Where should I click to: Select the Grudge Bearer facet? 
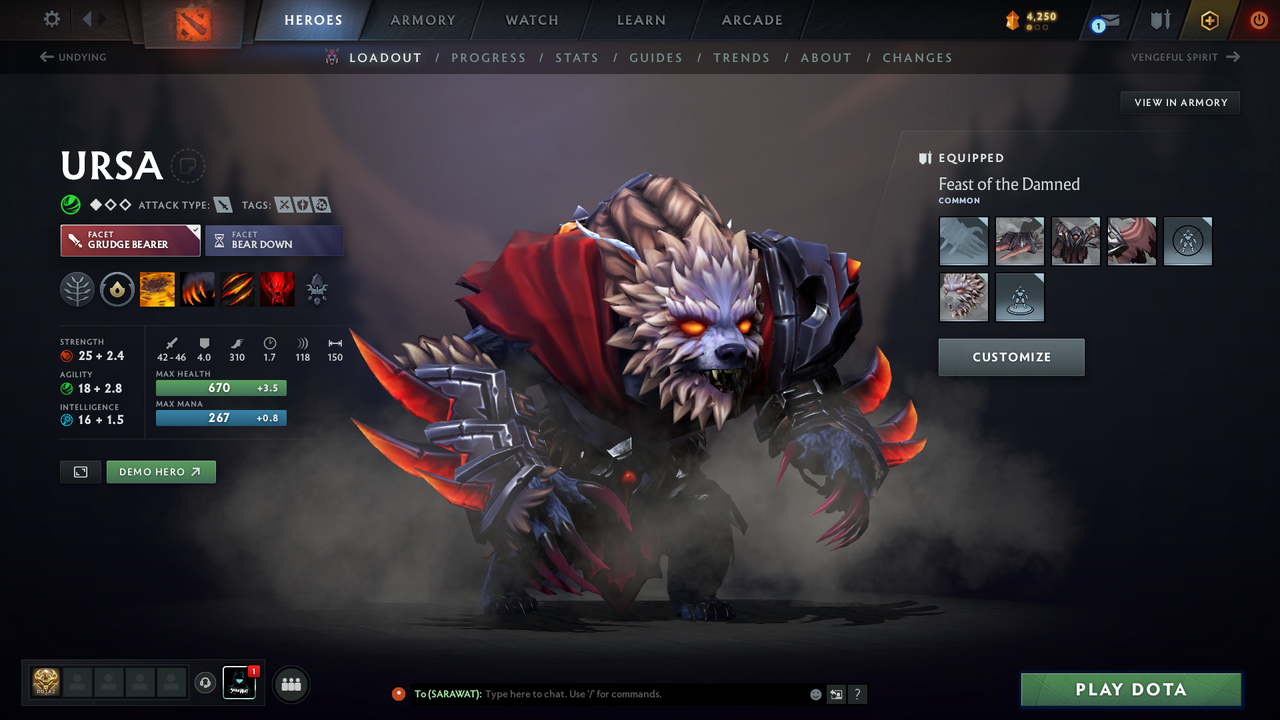pyautogui.click(x=130, y=240)
